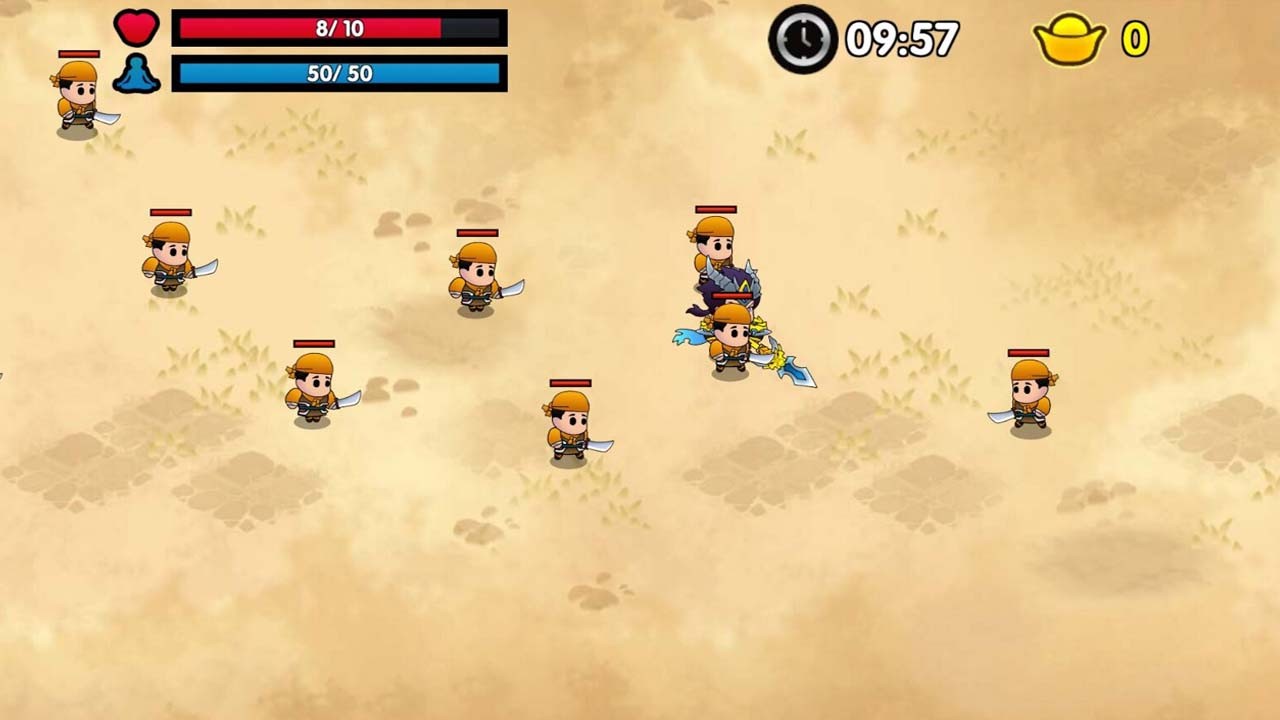The height and width of the screenshot is (720, 1280).
Task: Select the enemy soldier at bottom center
Action: point(568,430)
